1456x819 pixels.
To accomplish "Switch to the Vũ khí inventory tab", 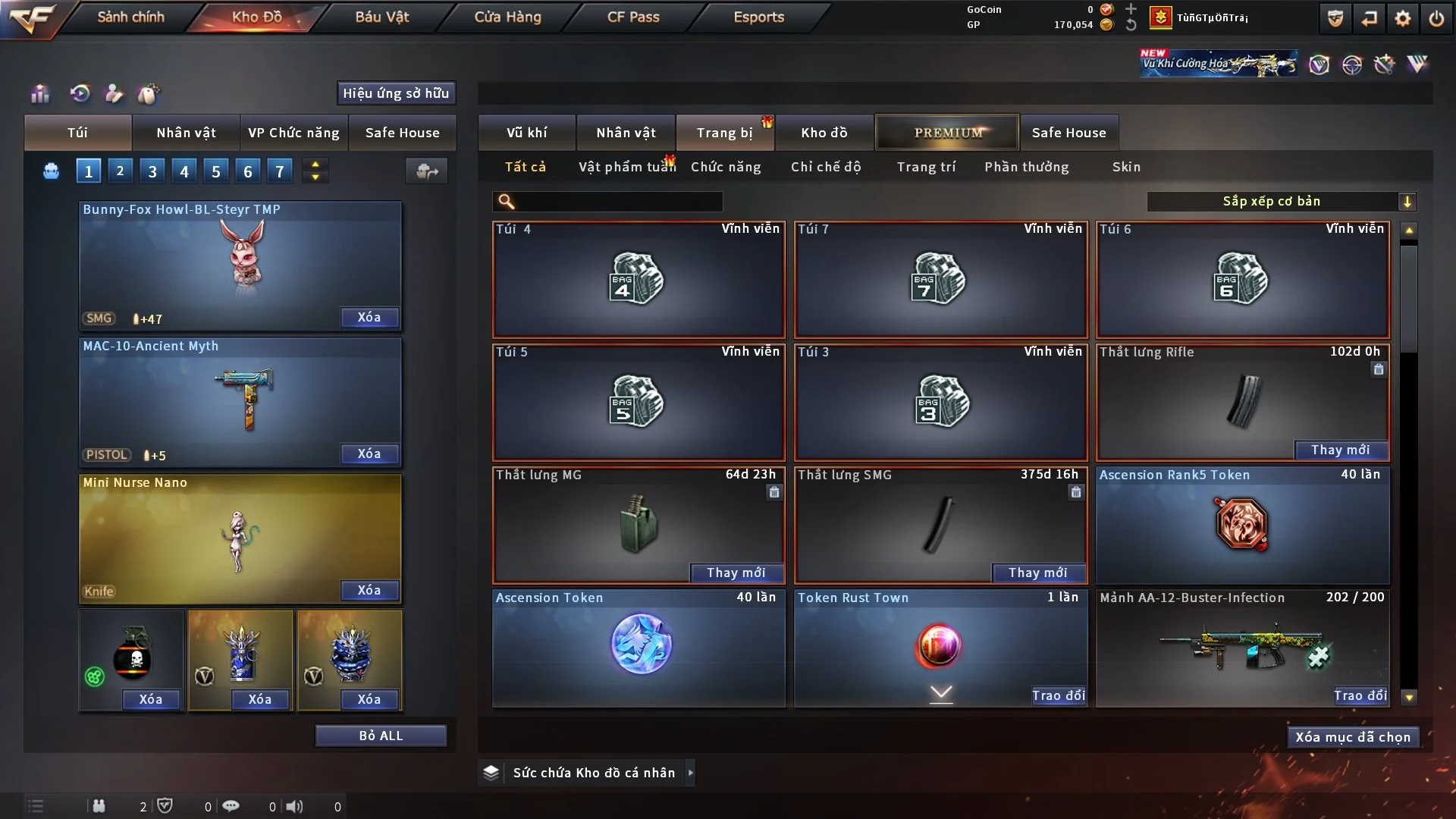I will [526, 133].
